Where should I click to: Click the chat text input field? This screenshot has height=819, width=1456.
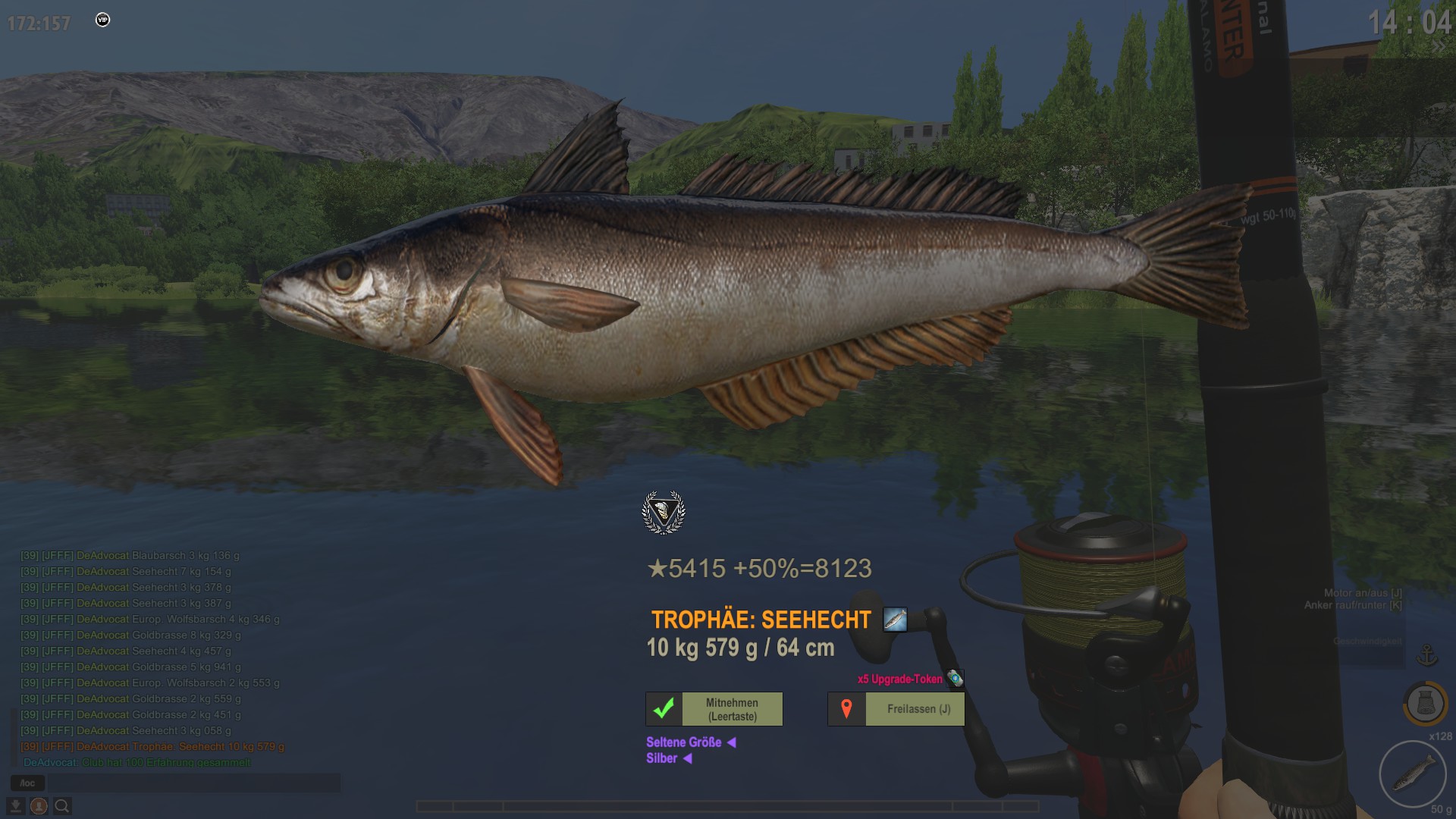coord(193,783)
